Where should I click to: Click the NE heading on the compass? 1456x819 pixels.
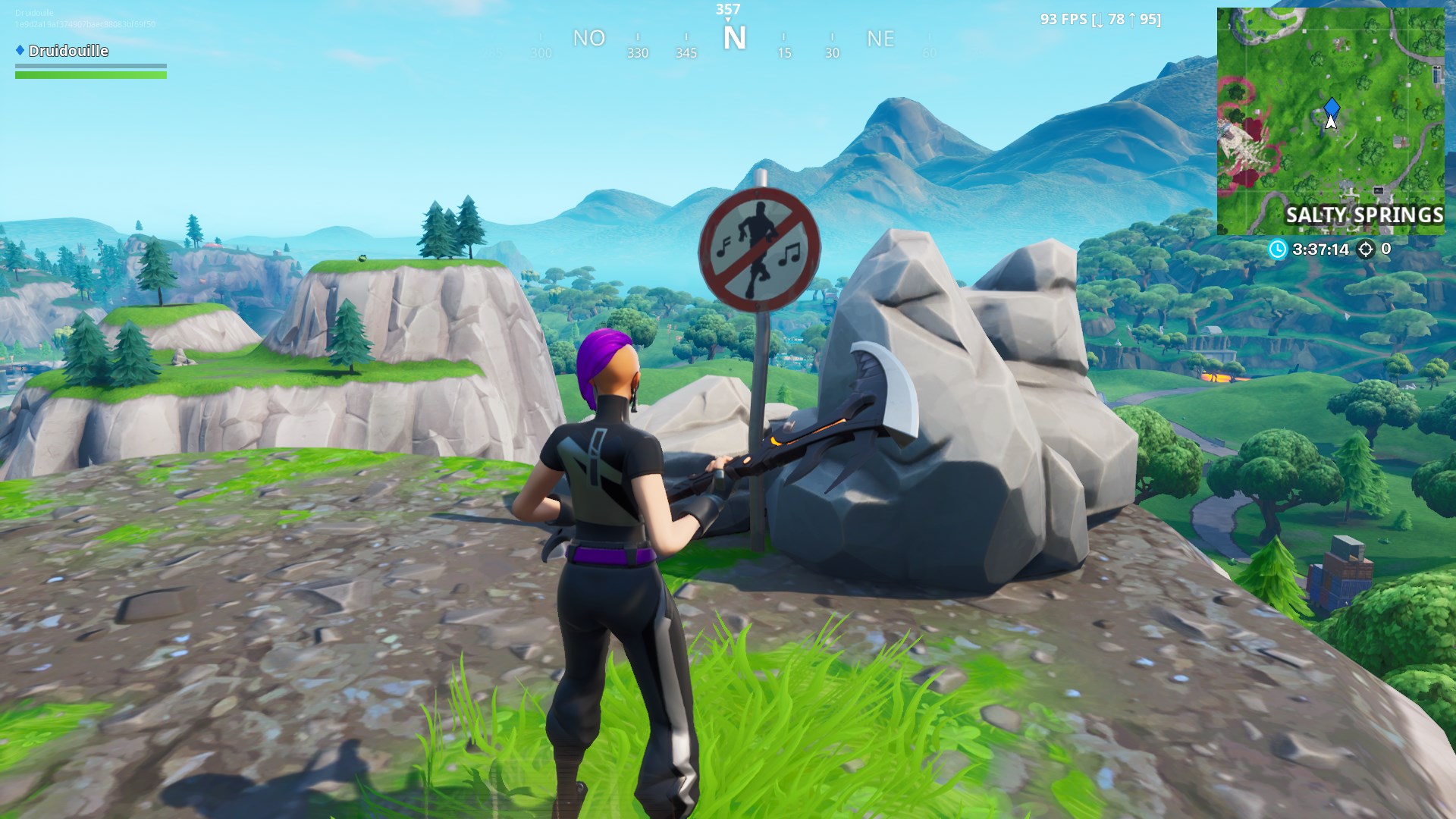tap(880, 39)
